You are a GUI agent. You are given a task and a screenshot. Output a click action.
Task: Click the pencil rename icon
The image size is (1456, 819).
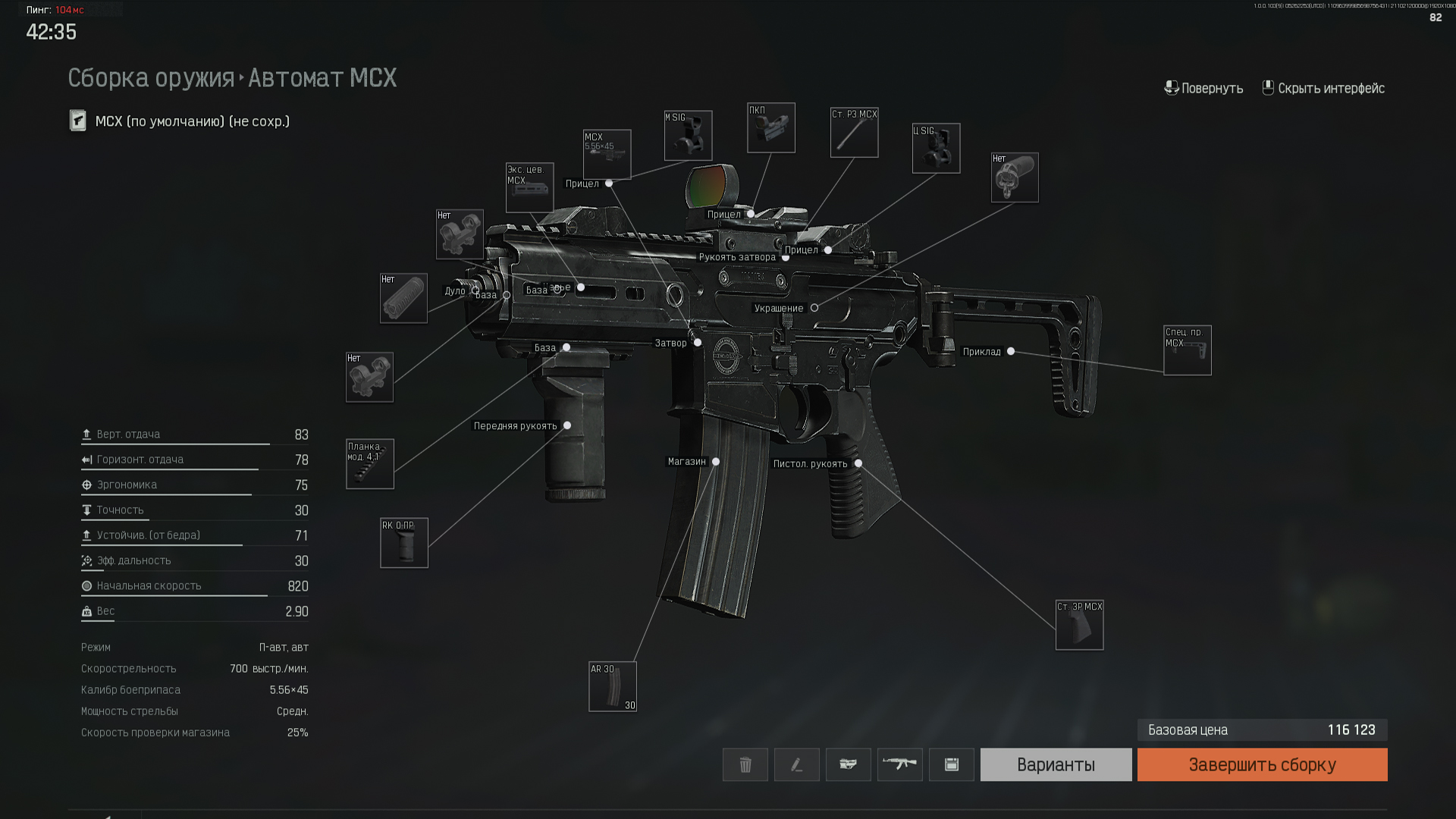(x=796, y=764)
